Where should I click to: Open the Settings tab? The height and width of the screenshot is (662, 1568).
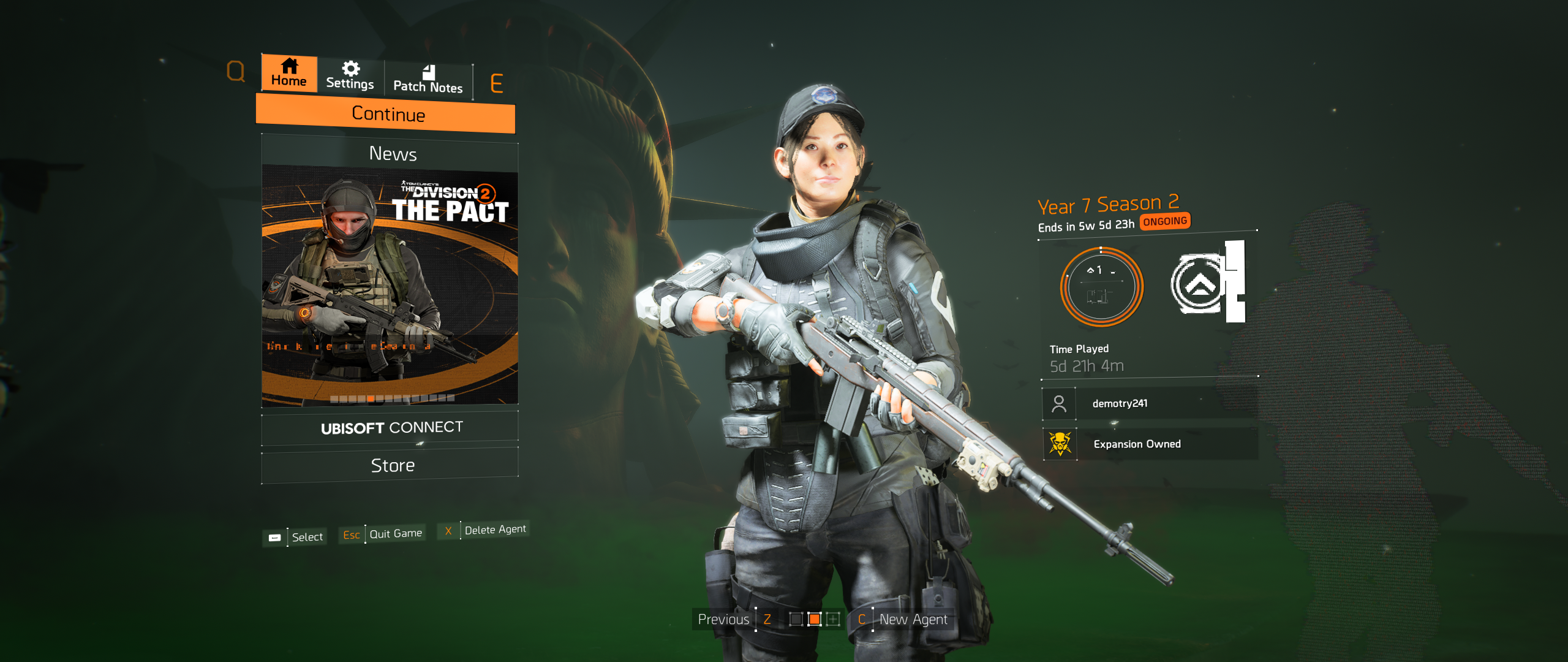click(x=350, y=76)
